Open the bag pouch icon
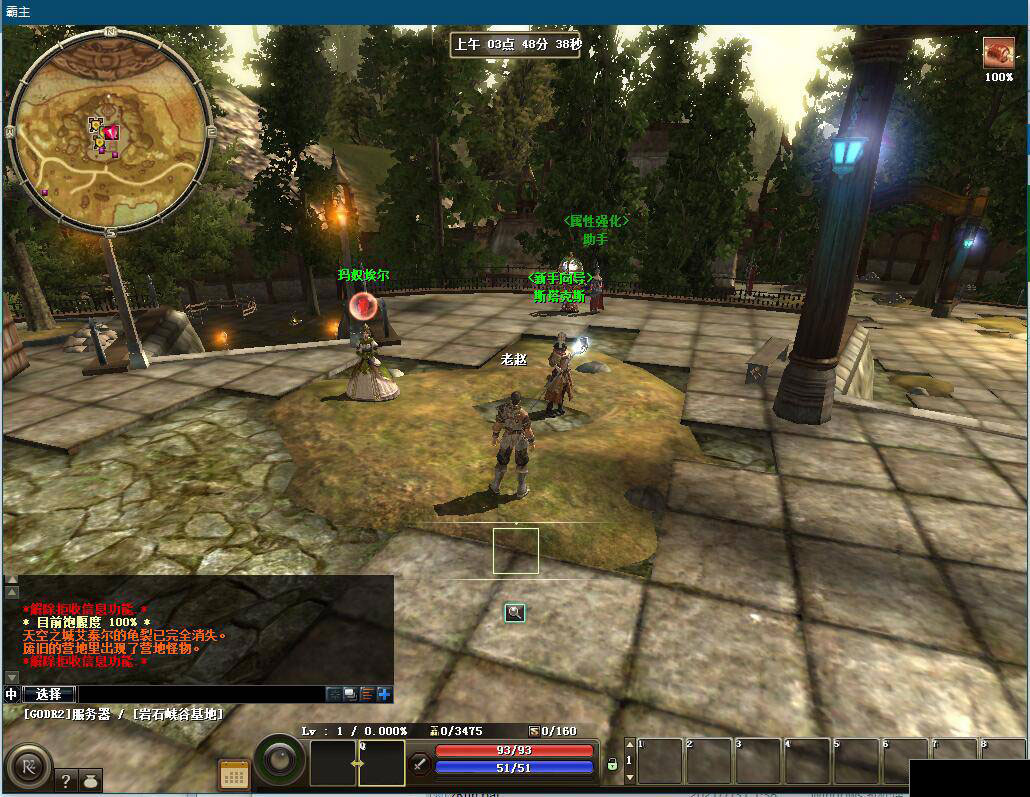The image size is (1030, 797). tap(90, 781)
